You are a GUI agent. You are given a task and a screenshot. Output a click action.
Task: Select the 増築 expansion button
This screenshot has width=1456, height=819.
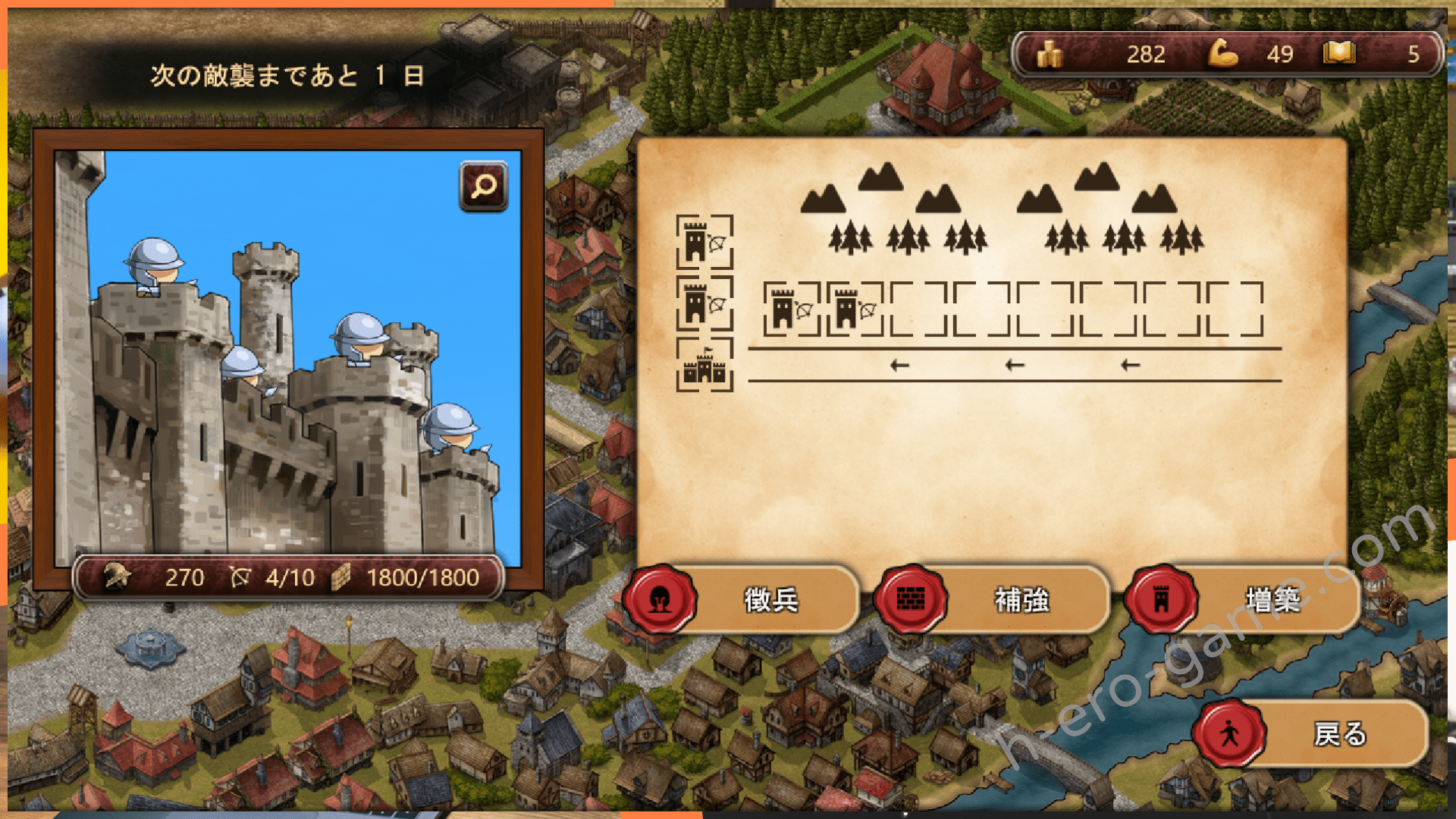pos(1244,600)
